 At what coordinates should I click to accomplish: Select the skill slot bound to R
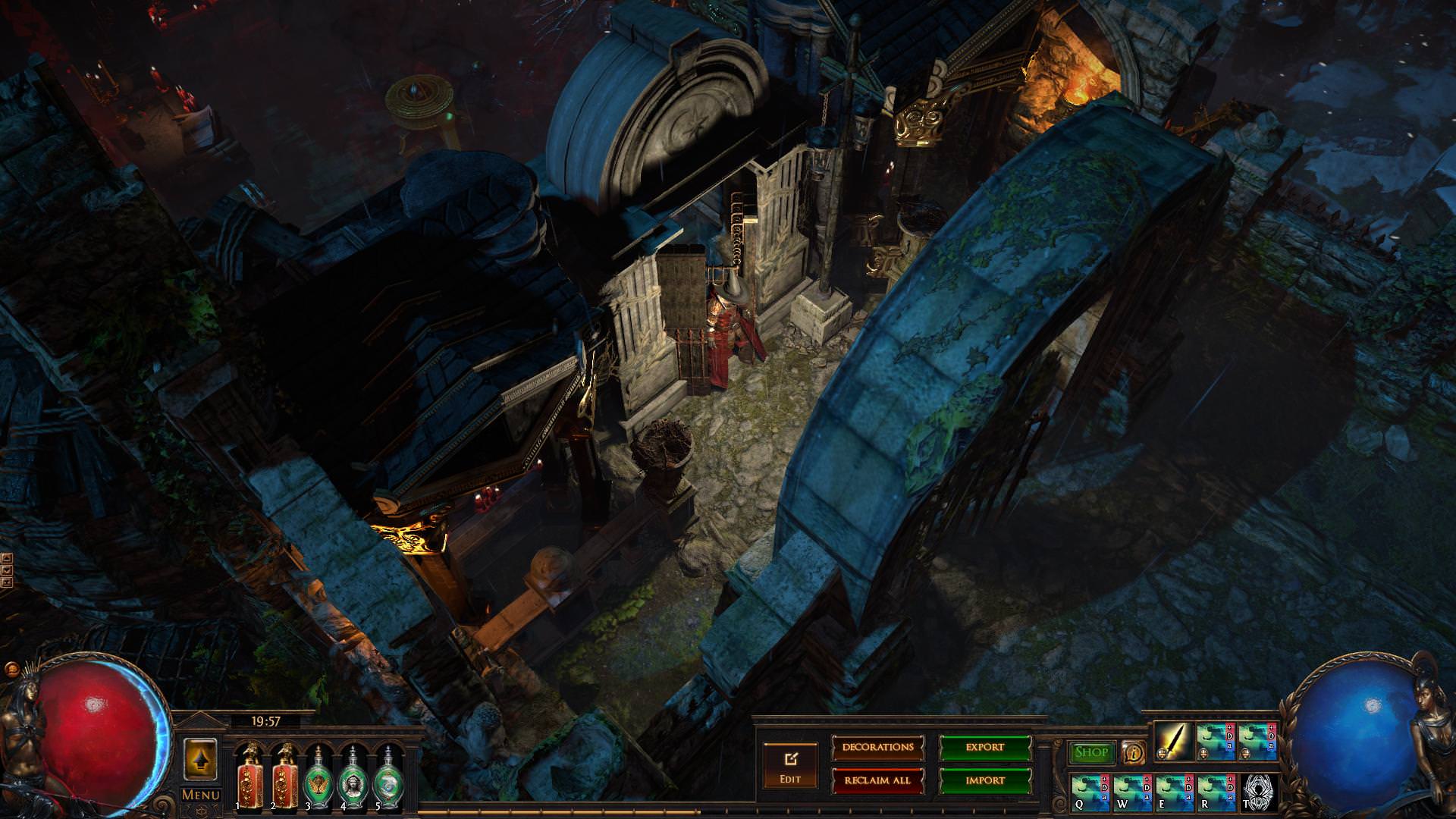[1216, 792]
